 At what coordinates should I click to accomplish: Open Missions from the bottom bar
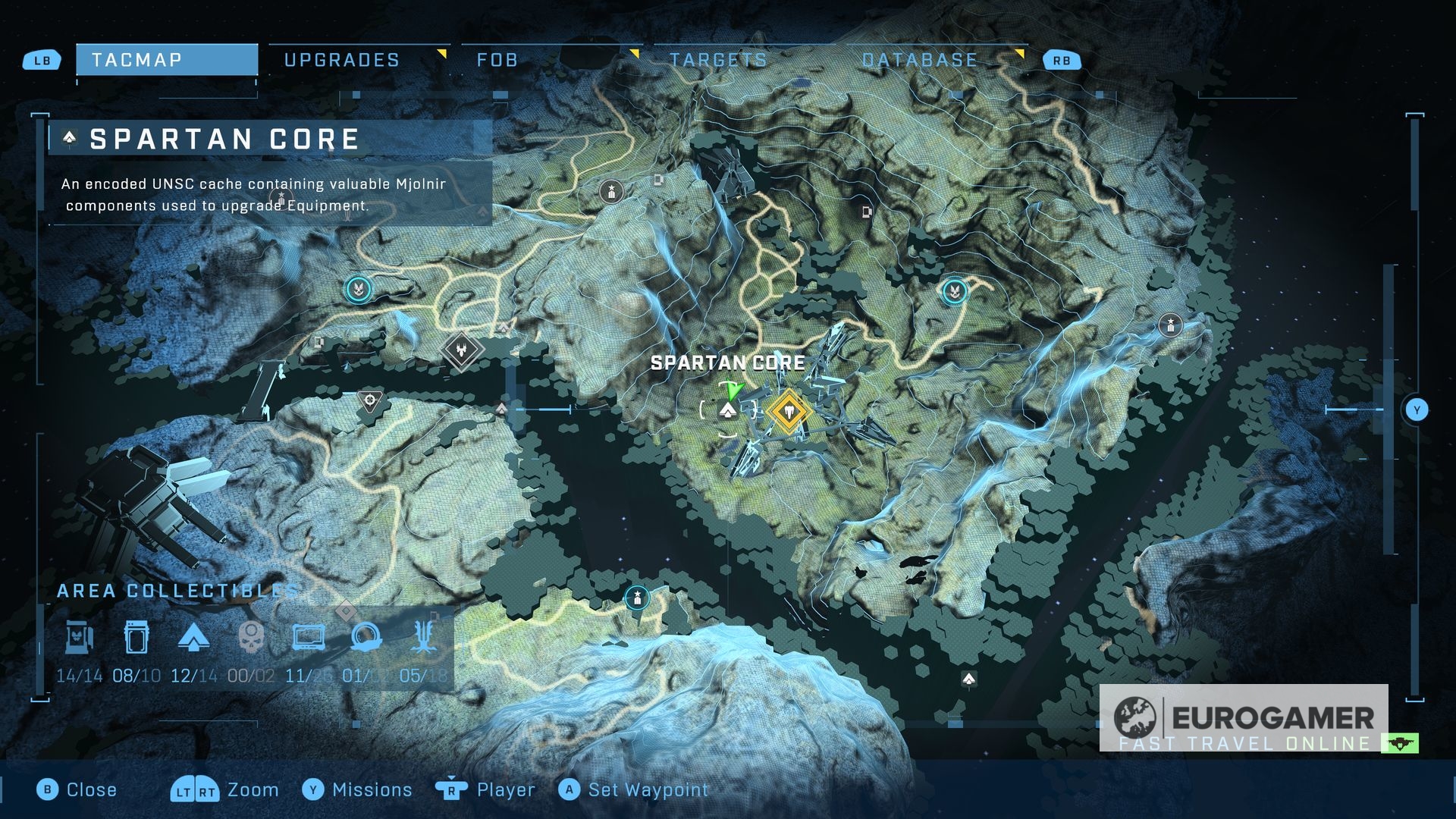357,789
